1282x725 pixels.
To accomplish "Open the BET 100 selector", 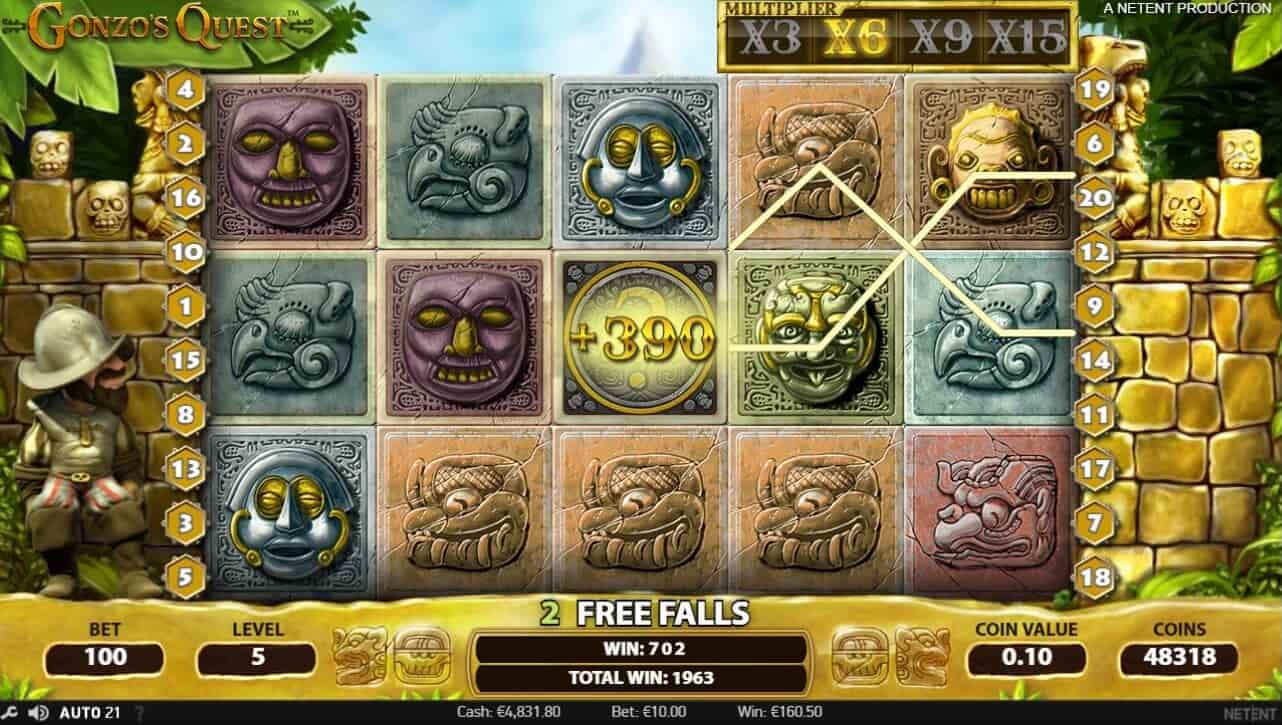I will pyautogui.click(x=104, y=658).
